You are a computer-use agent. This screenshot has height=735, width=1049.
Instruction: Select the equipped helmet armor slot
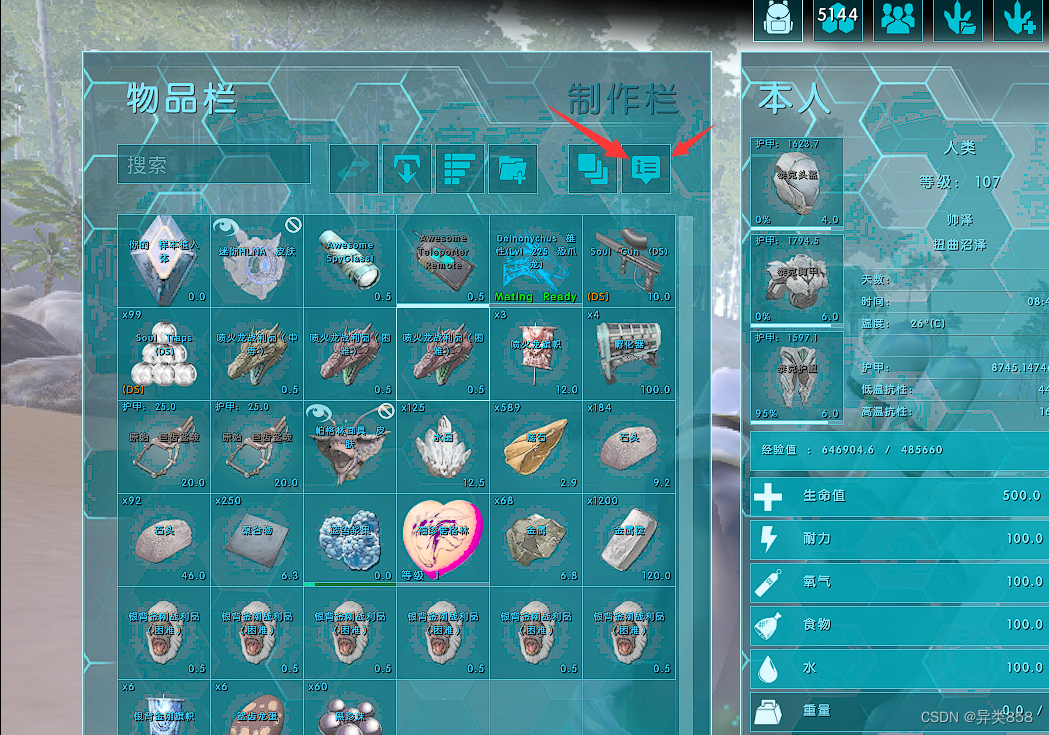796,184
